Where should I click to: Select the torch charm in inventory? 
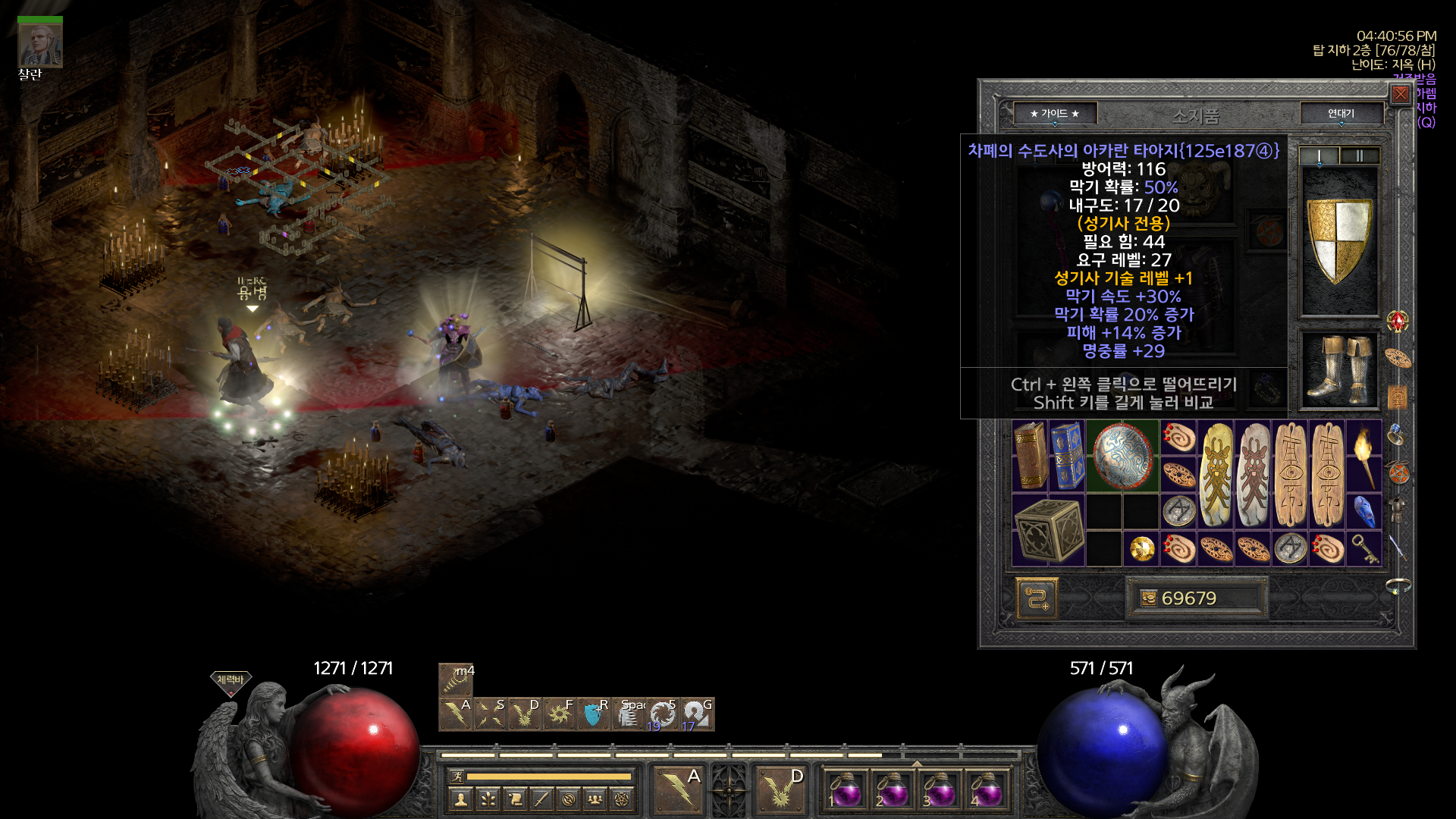tap(1363, 457)
